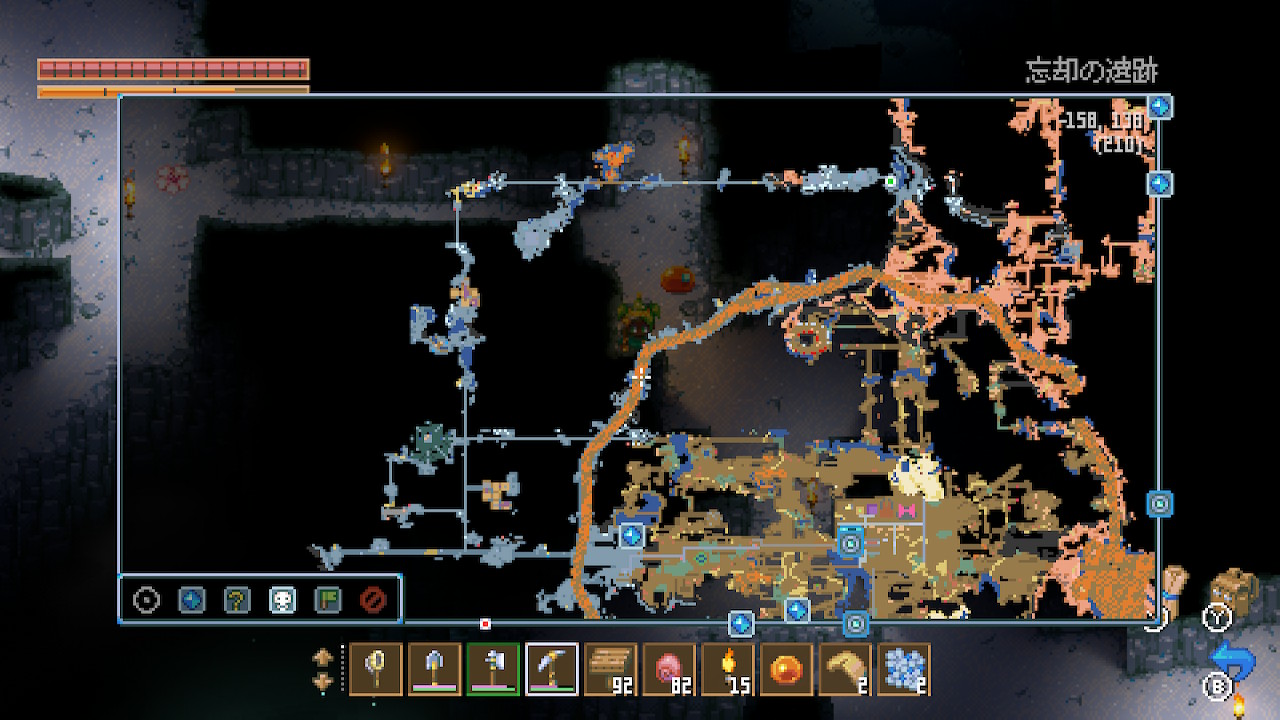
Task: Select the green-bordered tool slot
Action: [x=493, y=669]
